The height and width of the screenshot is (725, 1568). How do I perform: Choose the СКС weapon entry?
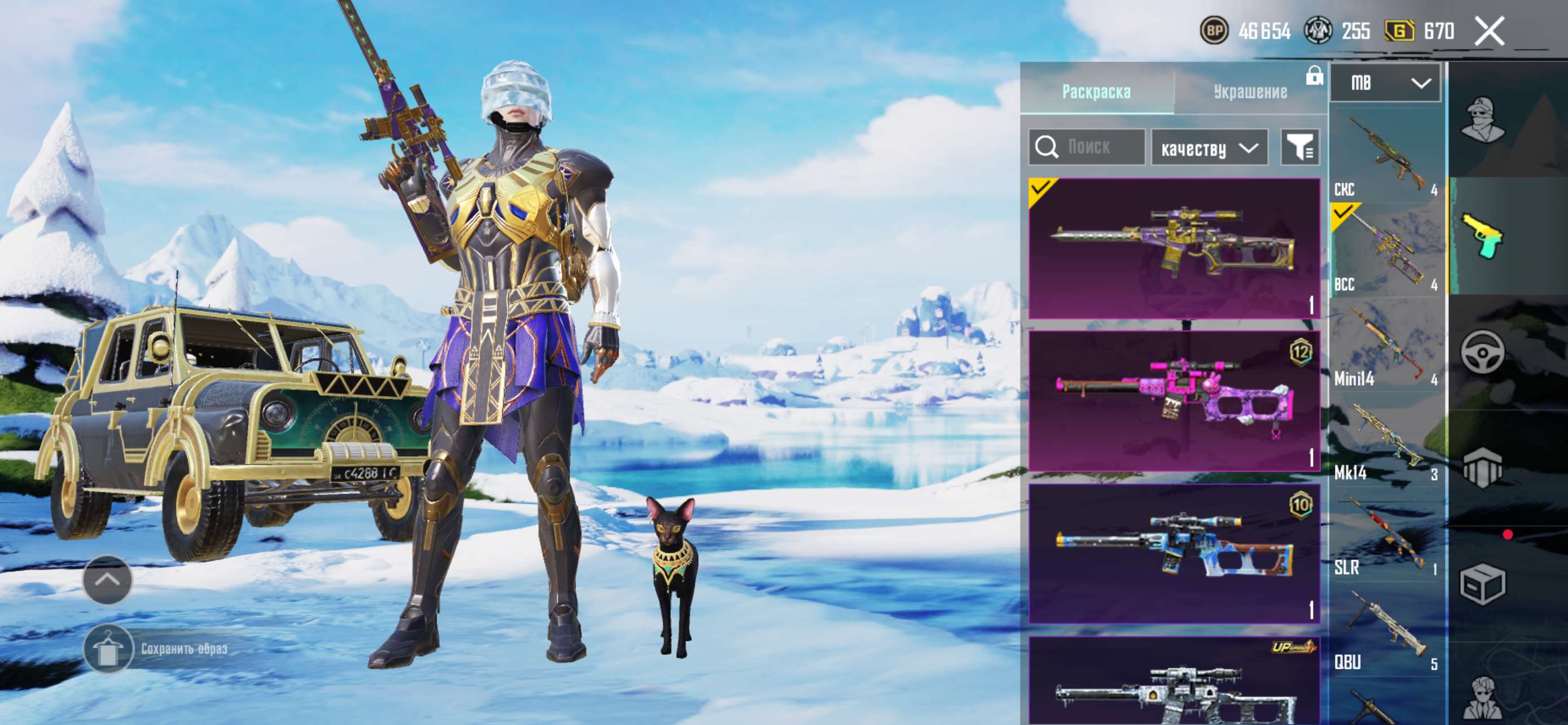pos(1385,156)
